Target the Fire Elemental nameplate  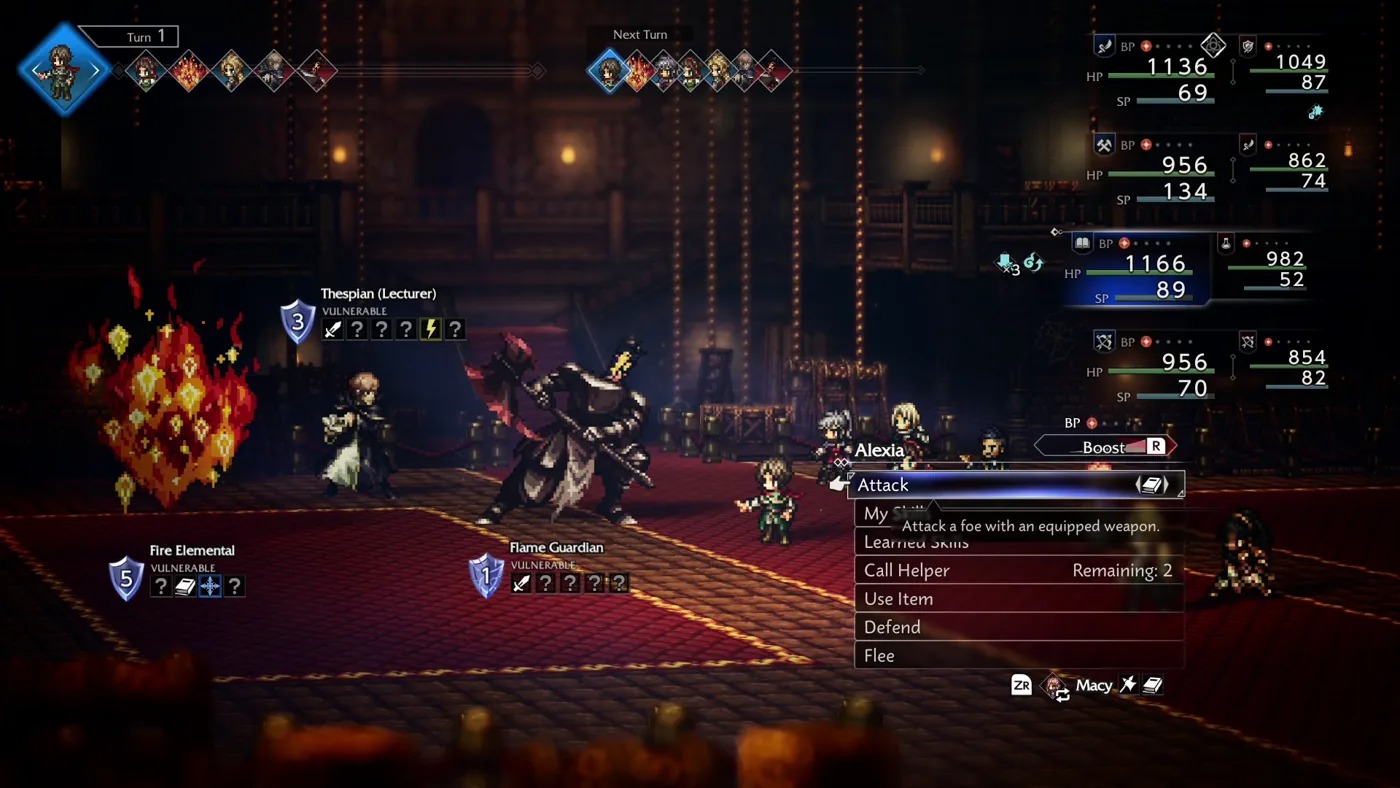[x=192, y=551]
